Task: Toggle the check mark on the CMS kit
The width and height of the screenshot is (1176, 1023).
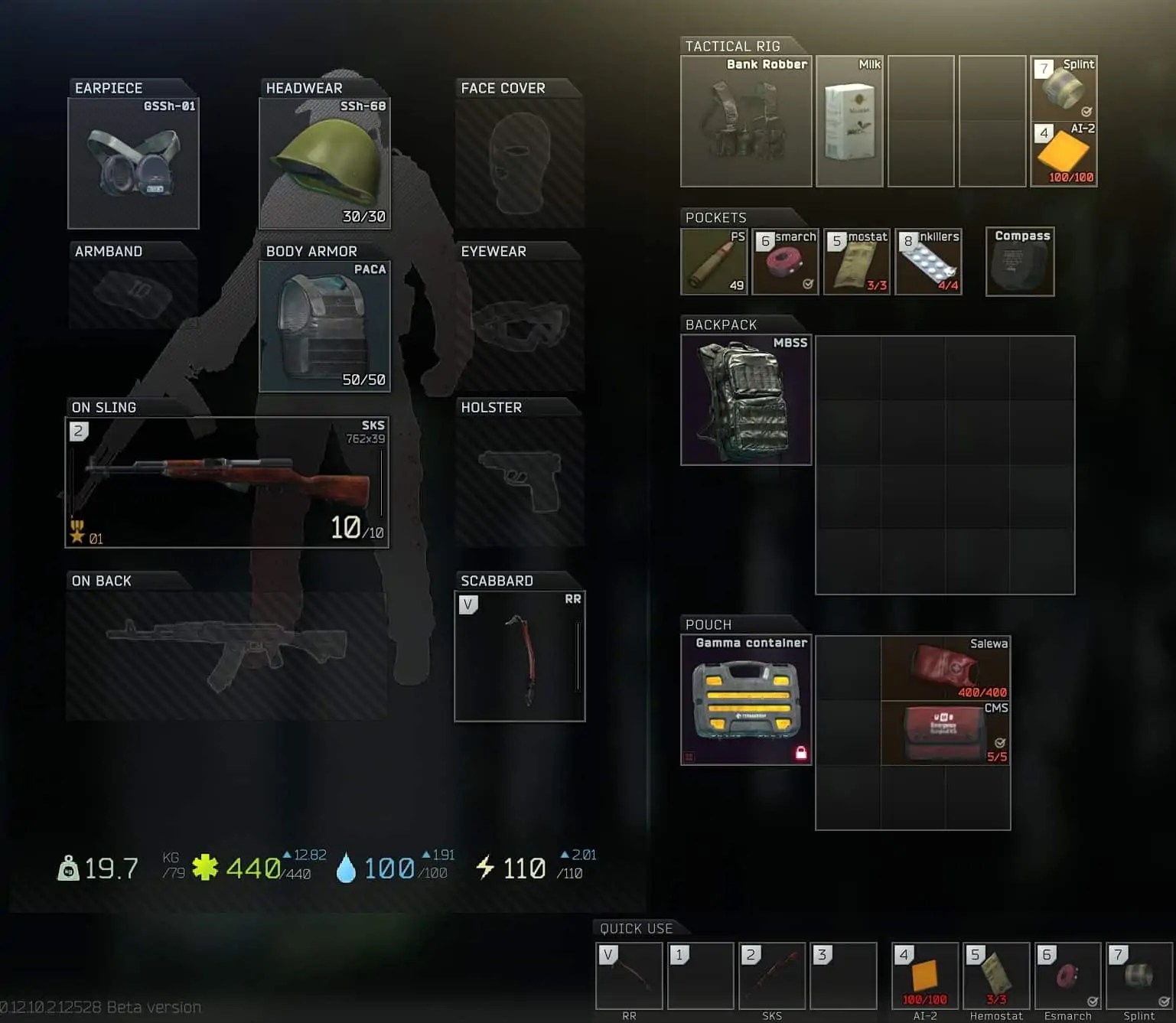Action: [1000, 741]
